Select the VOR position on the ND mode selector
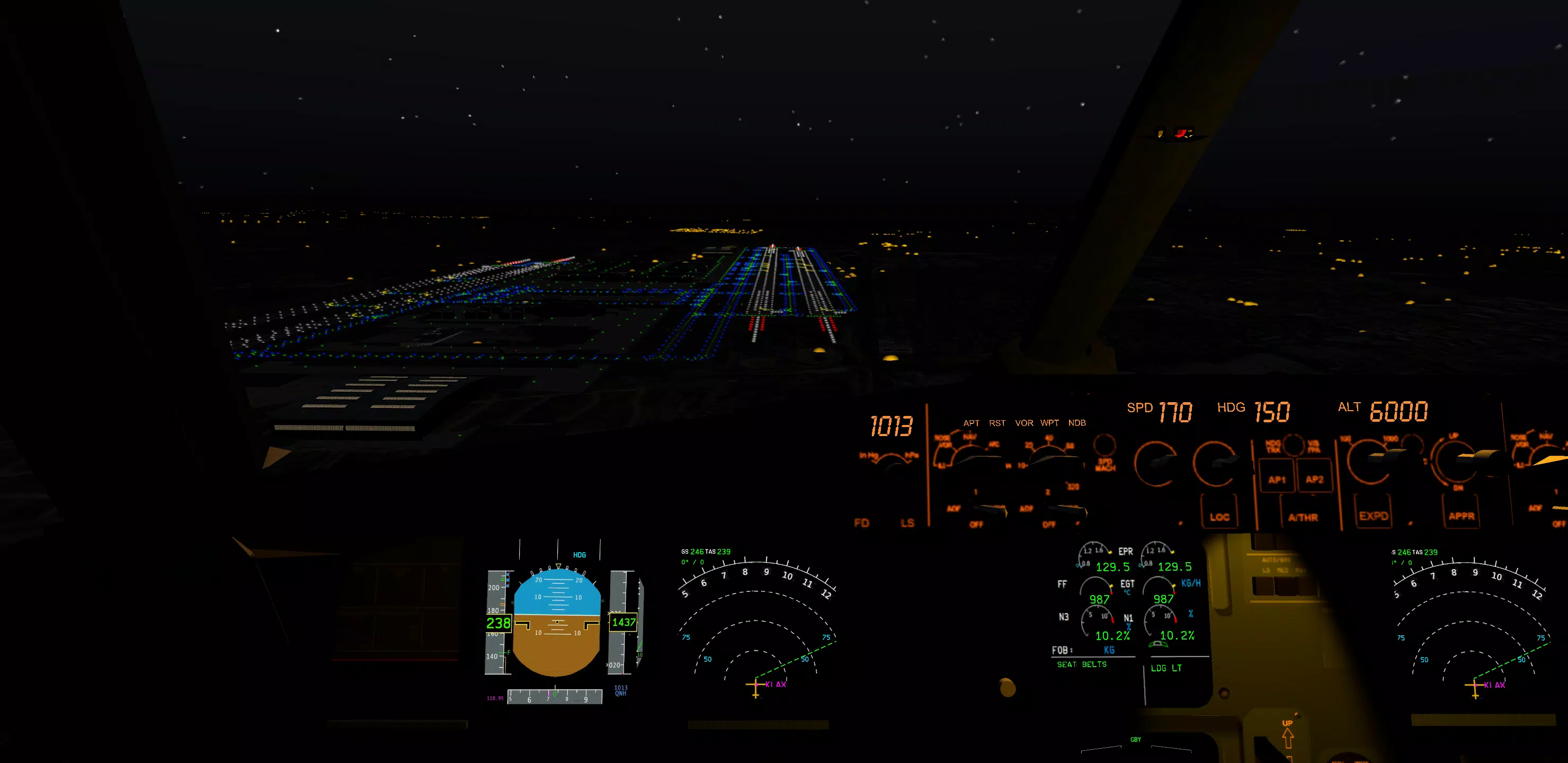The height and width of the screenshot is (763, 1568). tap(1024, 423)
